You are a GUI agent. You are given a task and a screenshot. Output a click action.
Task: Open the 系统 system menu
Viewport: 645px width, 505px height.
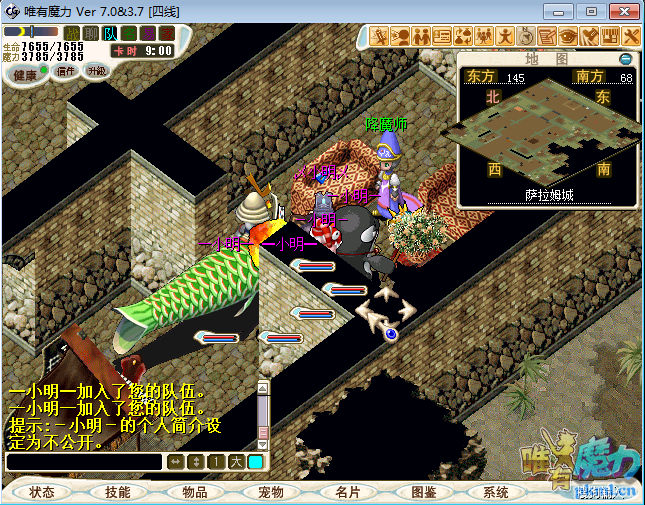click(496, 492)
